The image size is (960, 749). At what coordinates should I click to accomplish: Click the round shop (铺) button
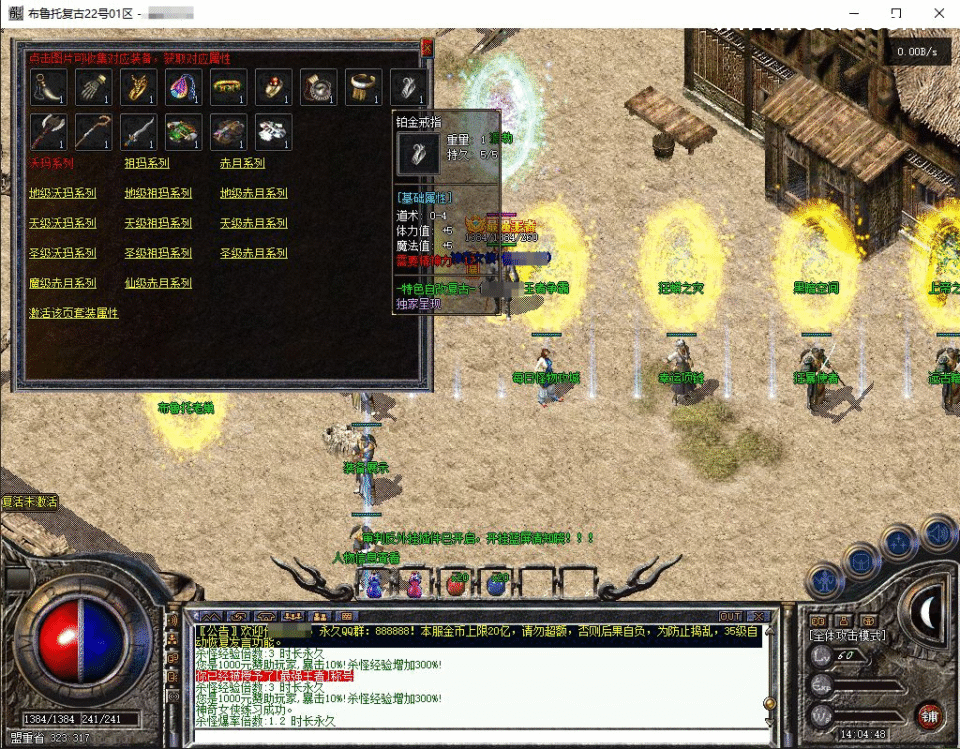pos(930,716)
